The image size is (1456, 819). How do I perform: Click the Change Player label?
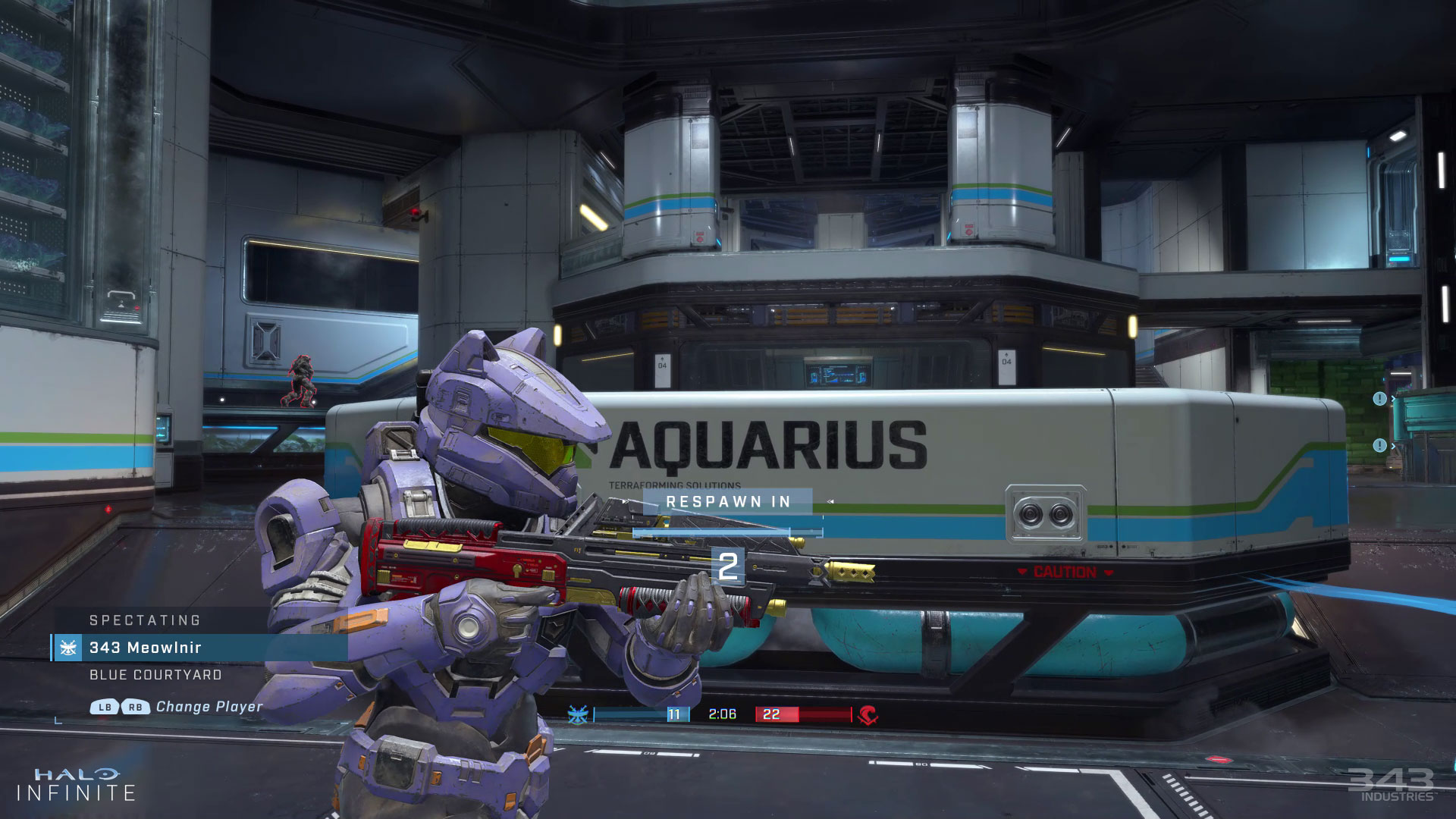click(x=209, y=707)
